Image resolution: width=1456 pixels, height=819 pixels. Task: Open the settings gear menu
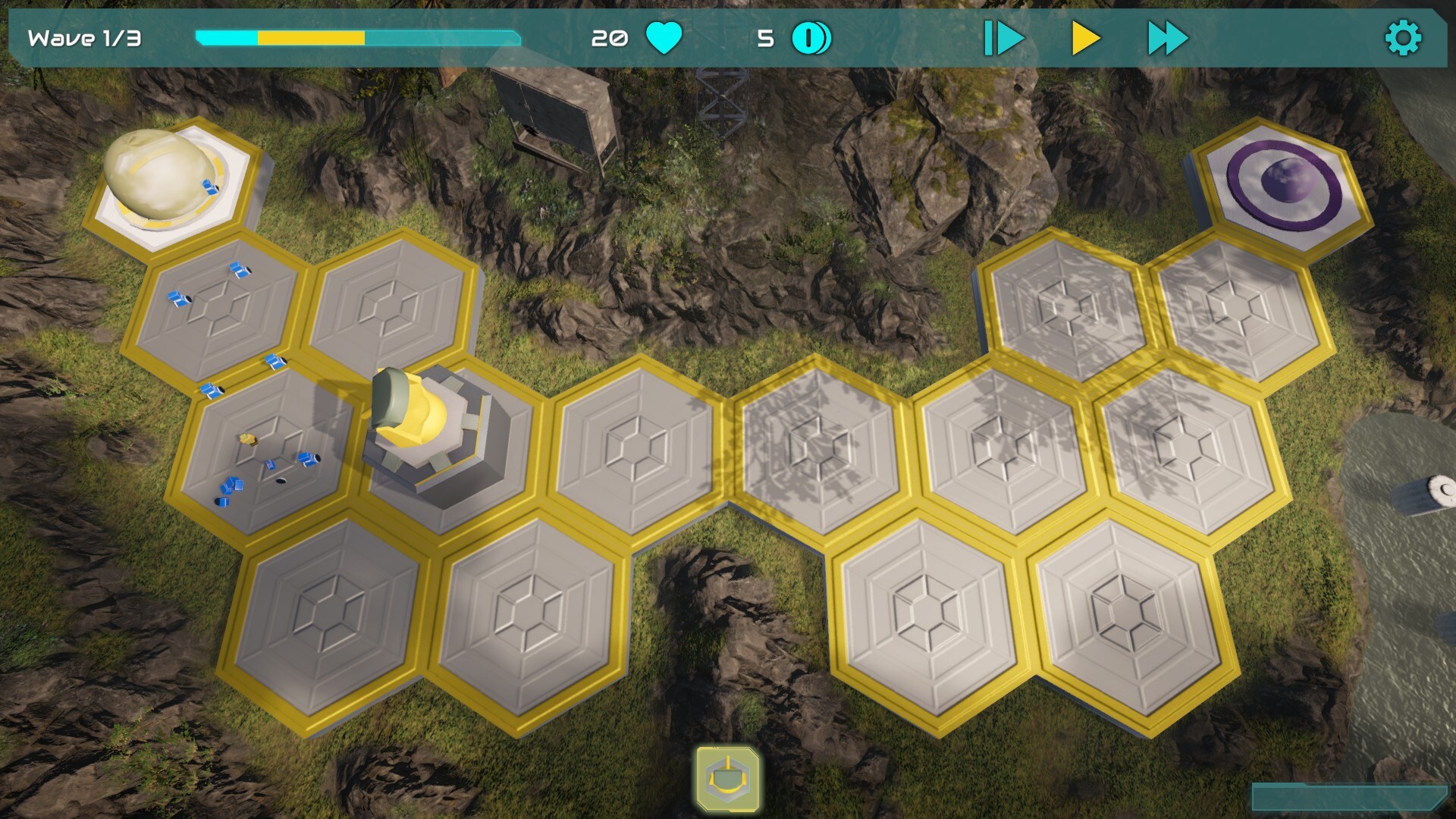(x=1404, y=35)
